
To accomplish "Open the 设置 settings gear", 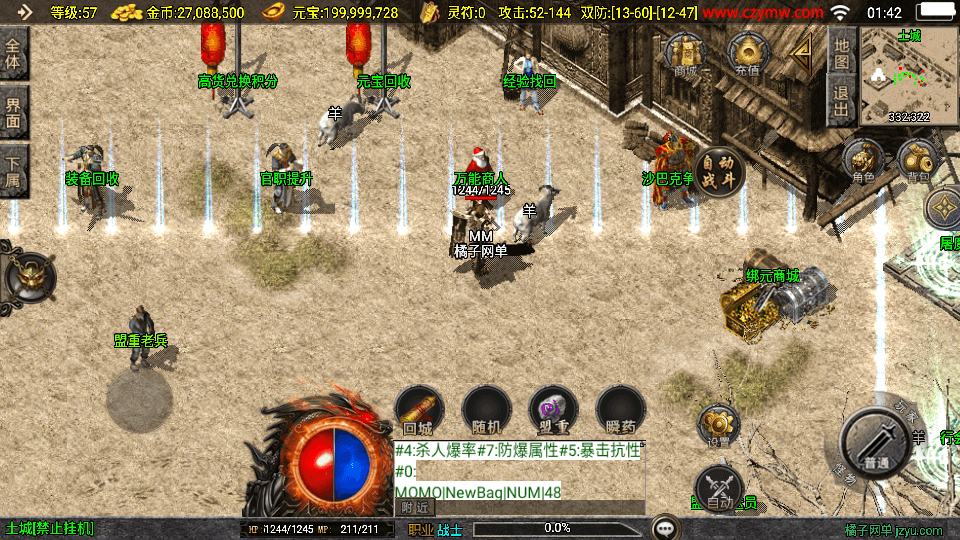I will (x=718, y=425).
